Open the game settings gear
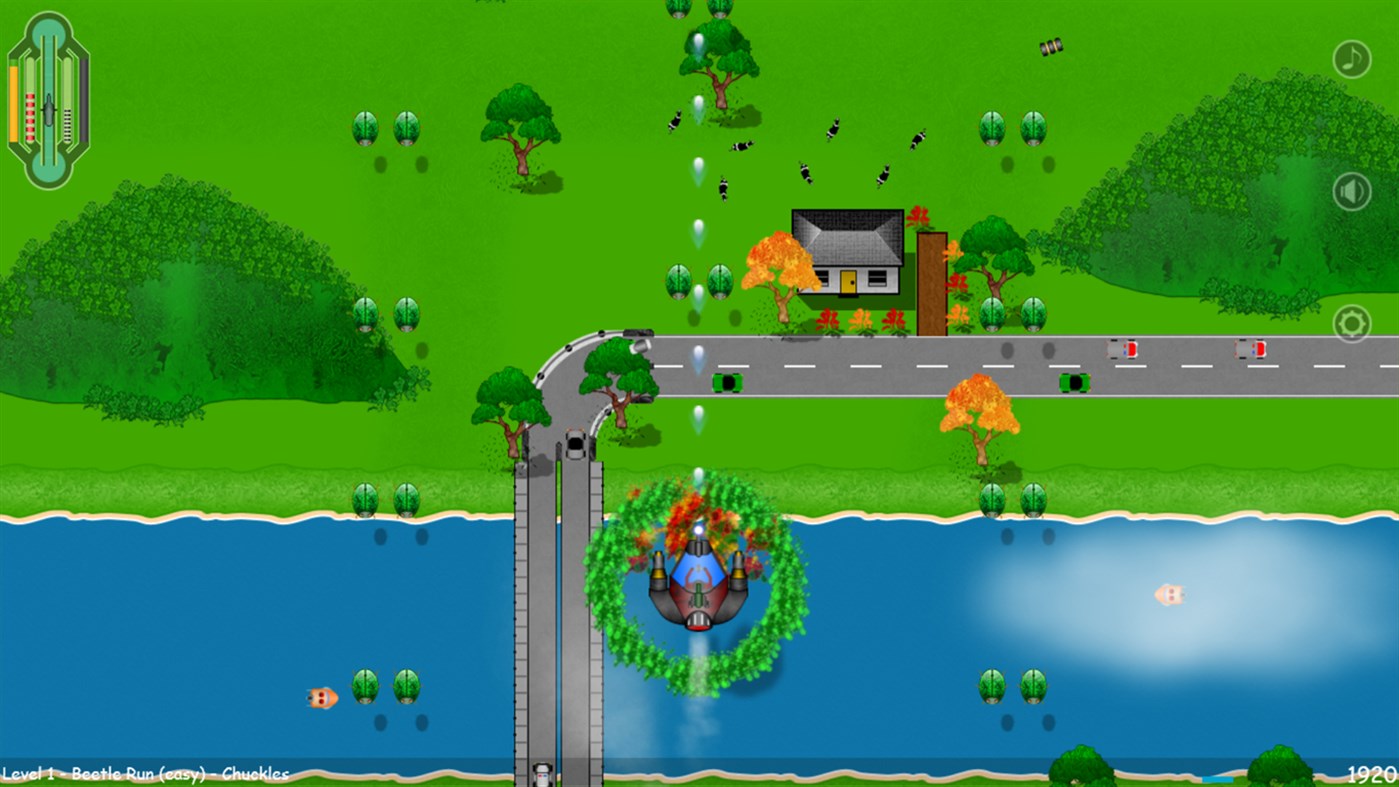The width and height of the screenshot is (1399, 787). tap(1352, 324)
